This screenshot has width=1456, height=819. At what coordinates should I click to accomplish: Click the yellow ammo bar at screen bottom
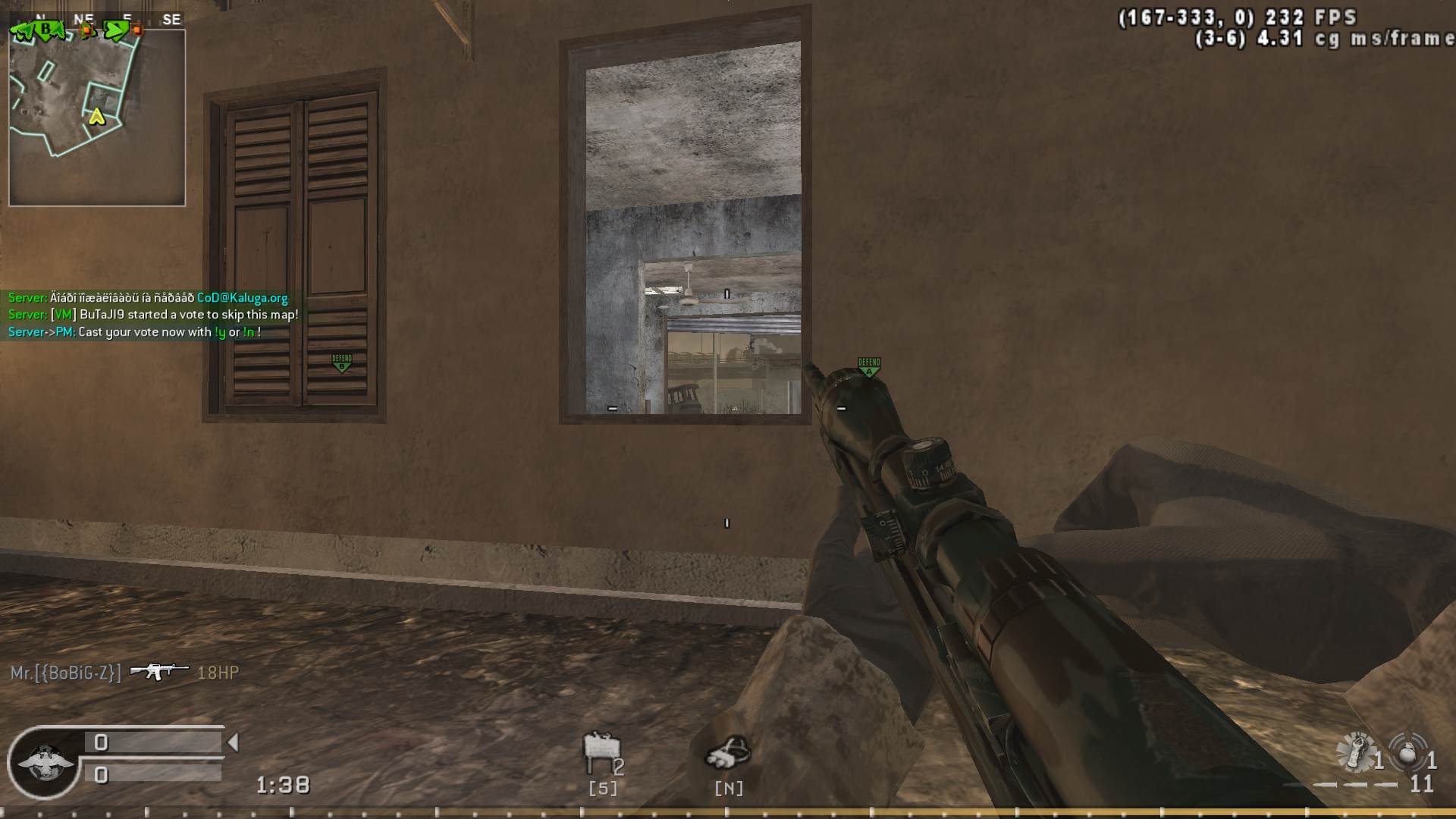click(x=728, y=810)
